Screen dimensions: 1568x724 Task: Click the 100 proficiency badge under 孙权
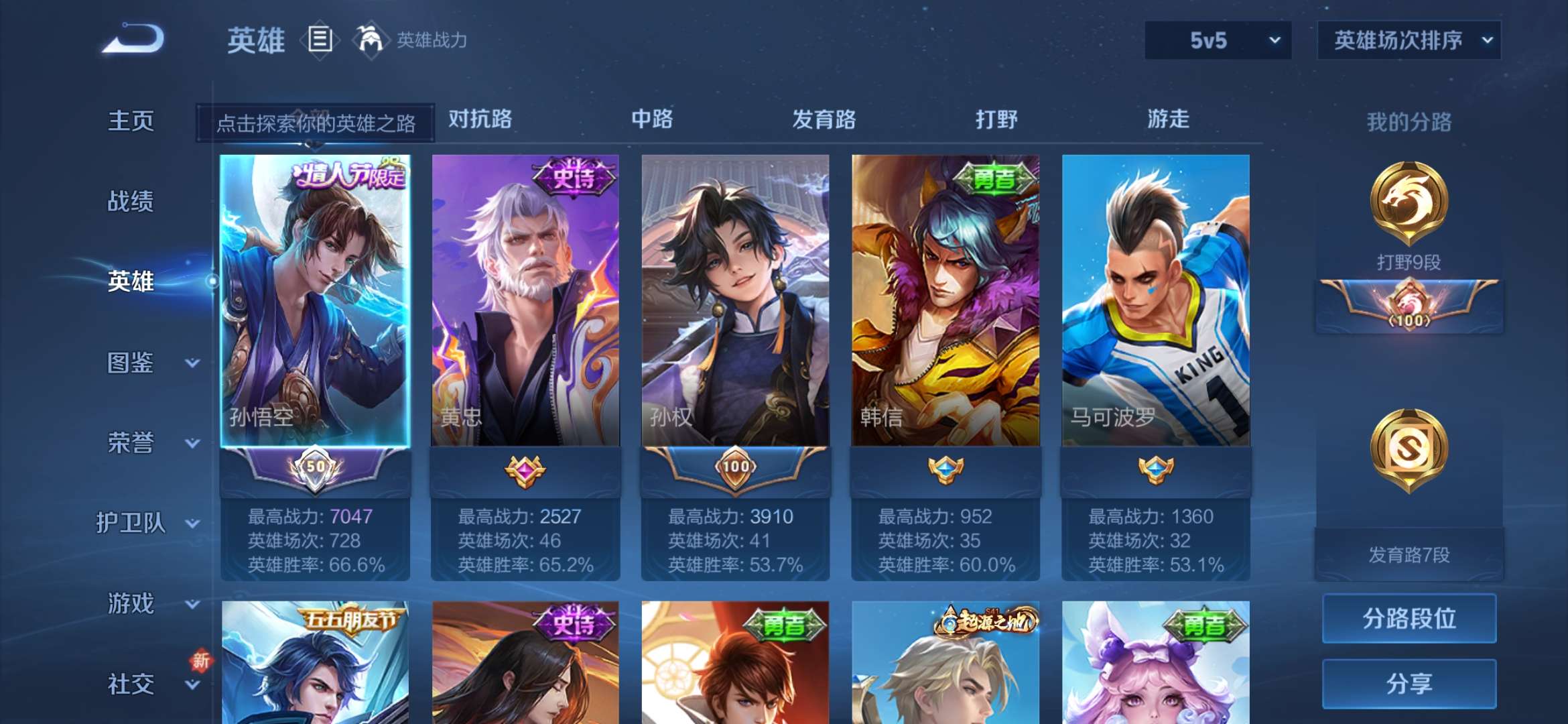(x=735, y=470)
